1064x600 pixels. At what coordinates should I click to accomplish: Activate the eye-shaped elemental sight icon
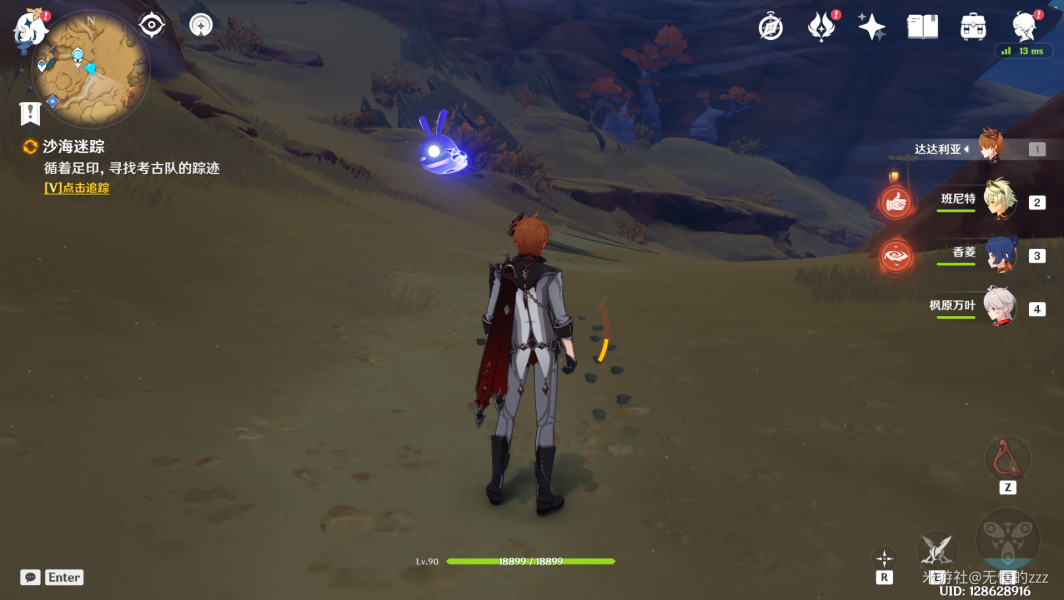coord(152,25)
